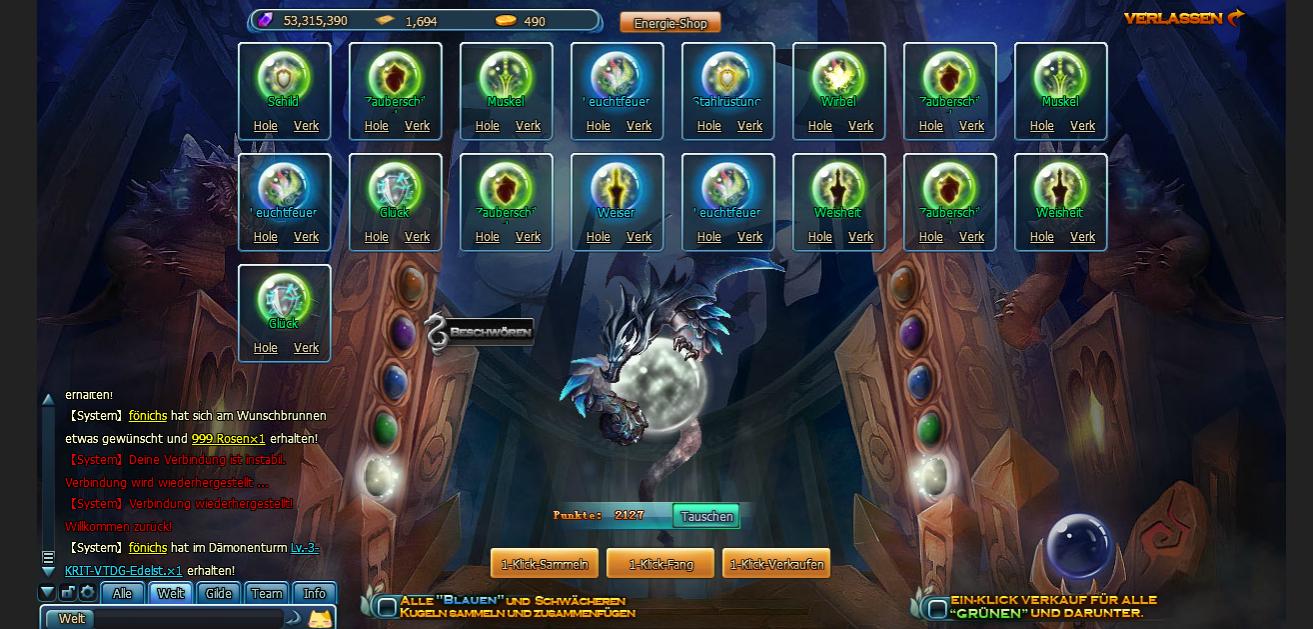Sell the Wirbel orb with Verk

[861, 126]
